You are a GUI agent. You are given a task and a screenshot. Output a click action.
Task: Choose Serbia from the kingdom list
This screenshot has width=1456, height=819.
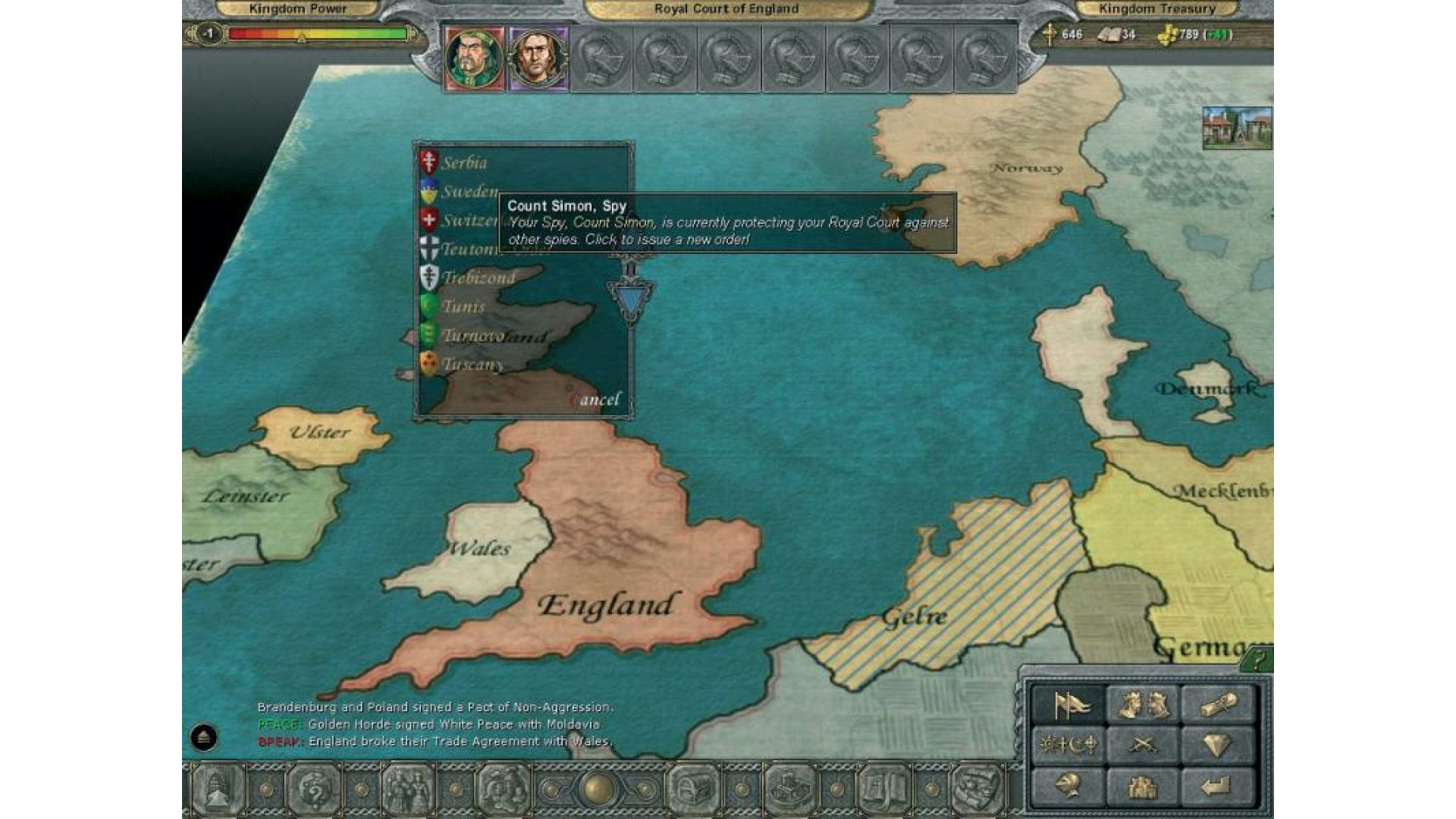click(464, 163)
